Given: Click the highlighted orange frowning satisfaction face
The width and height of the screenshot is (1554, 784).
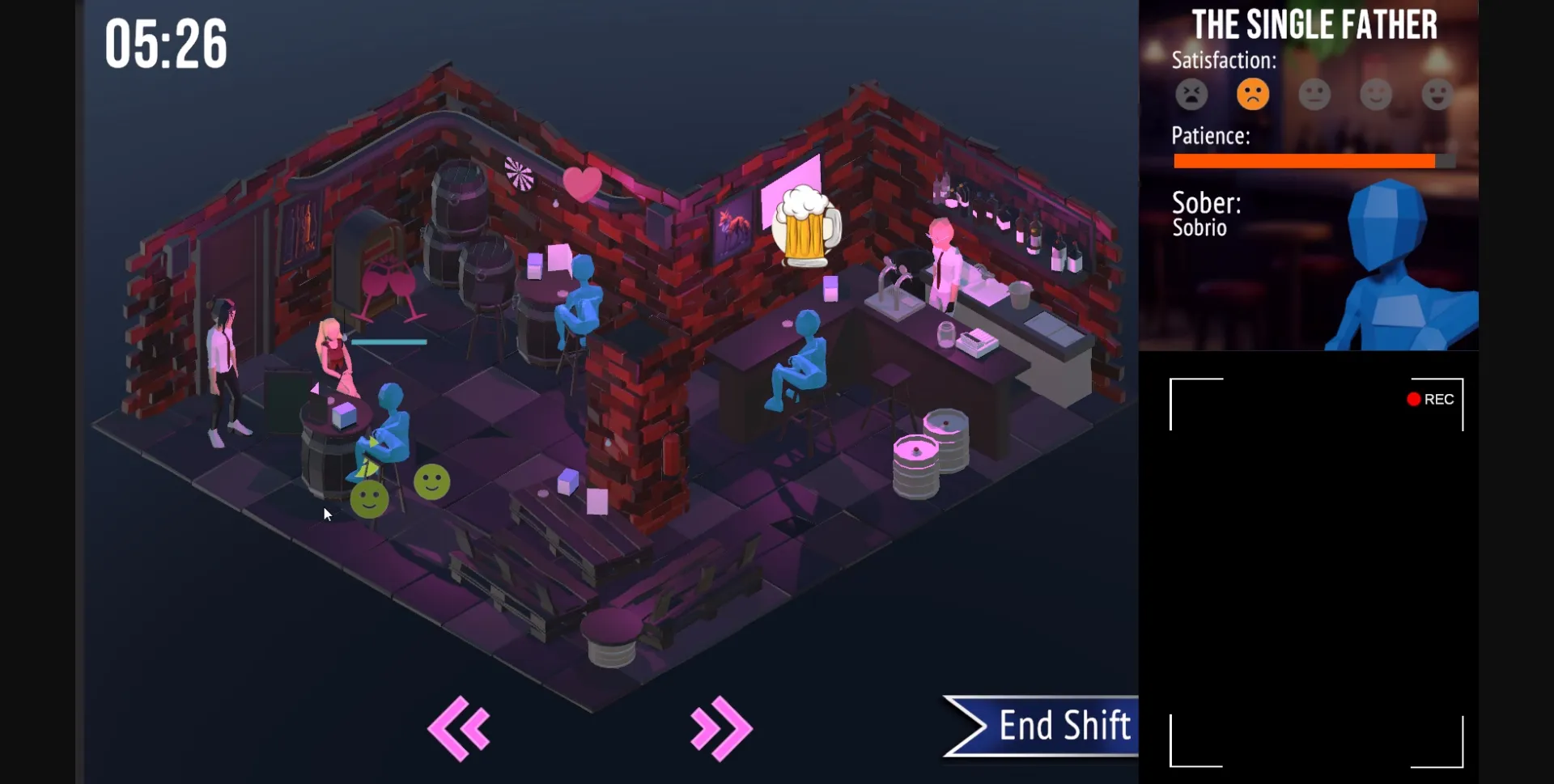Looking at the screenshot, I should [1252, 94].
